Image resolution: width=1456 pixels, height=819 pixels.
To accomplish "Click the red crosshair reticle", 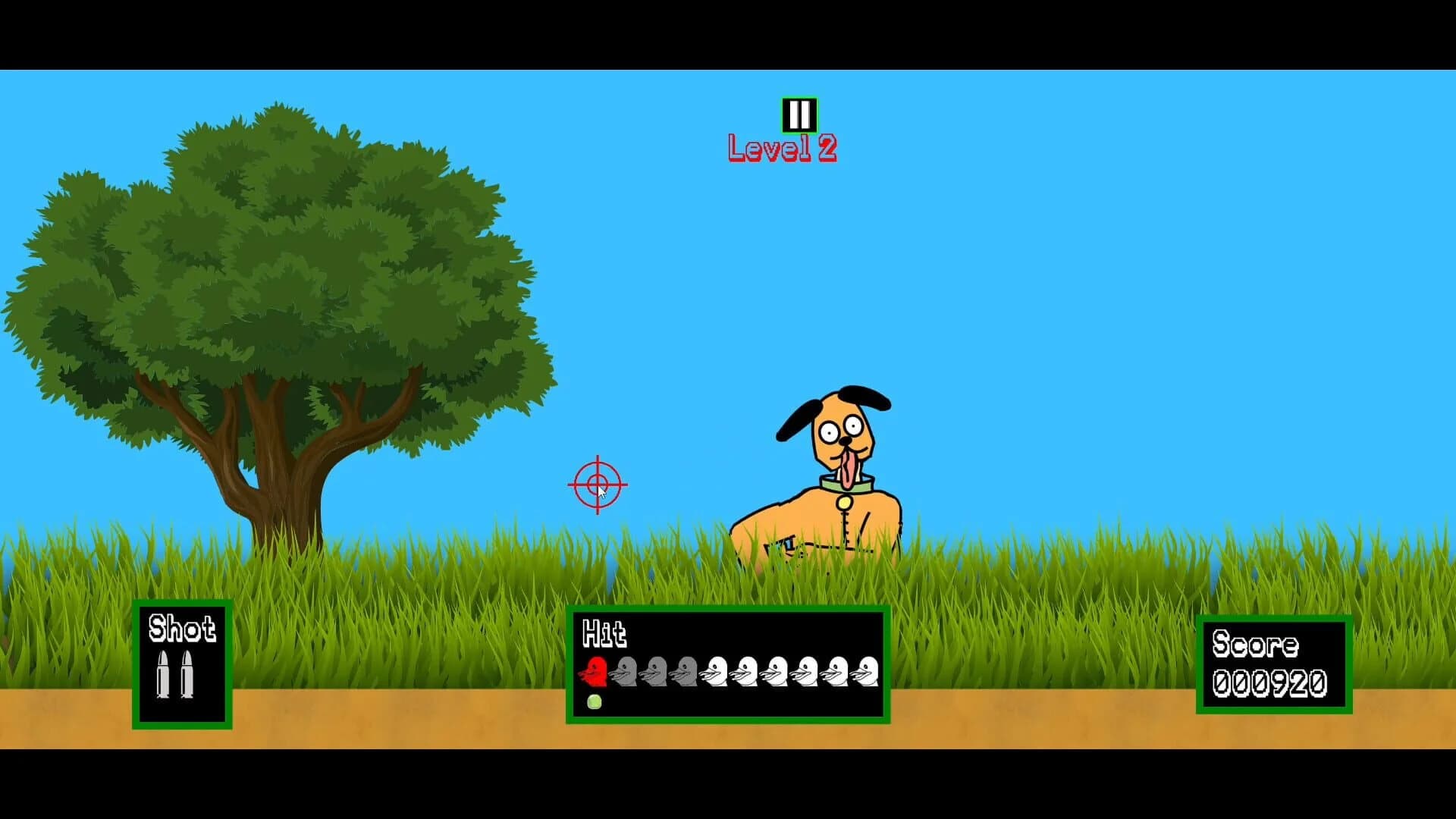I will [x=597, y=483].
